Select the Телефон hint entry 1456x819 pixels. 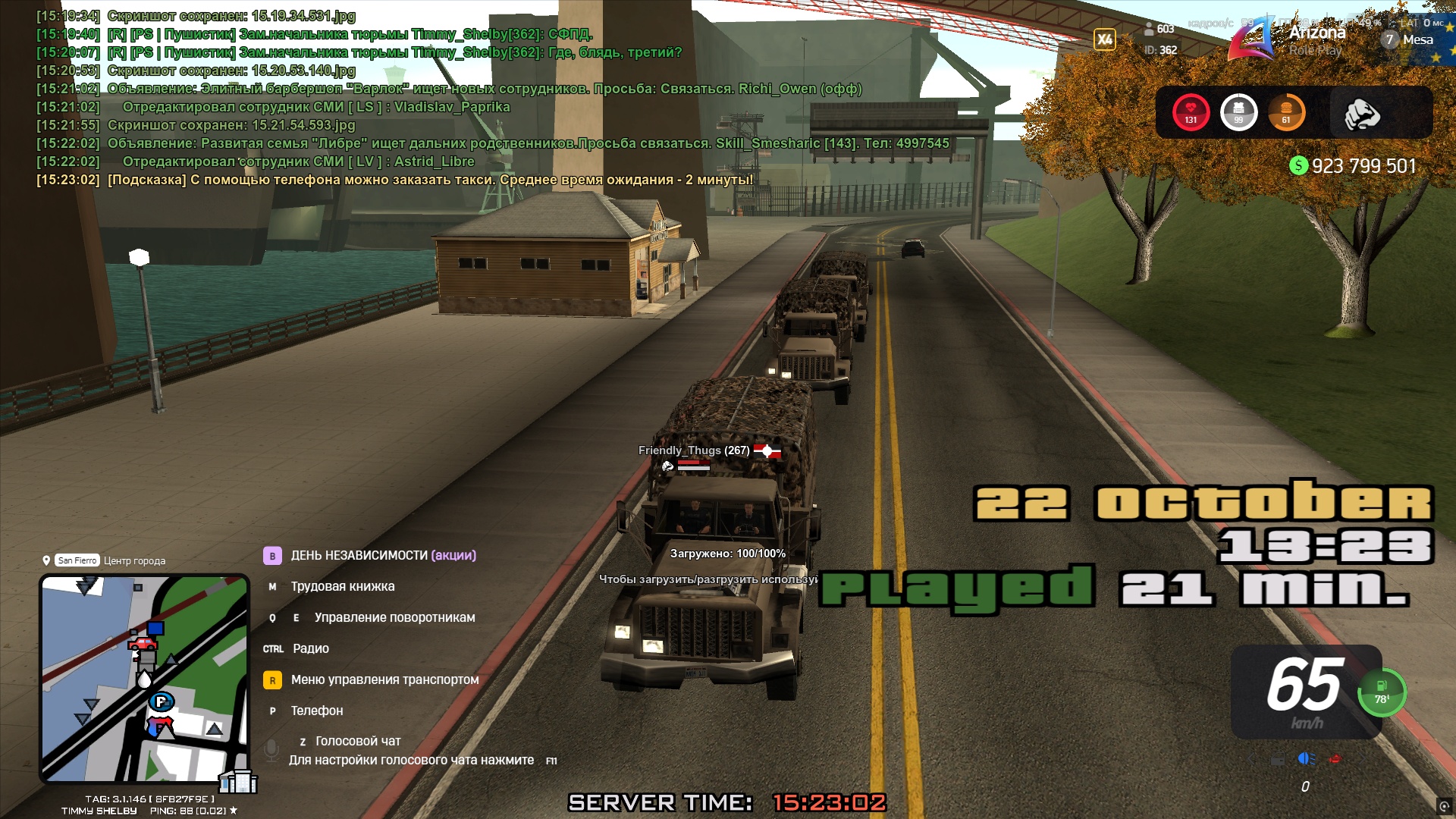tap(316, 711)
